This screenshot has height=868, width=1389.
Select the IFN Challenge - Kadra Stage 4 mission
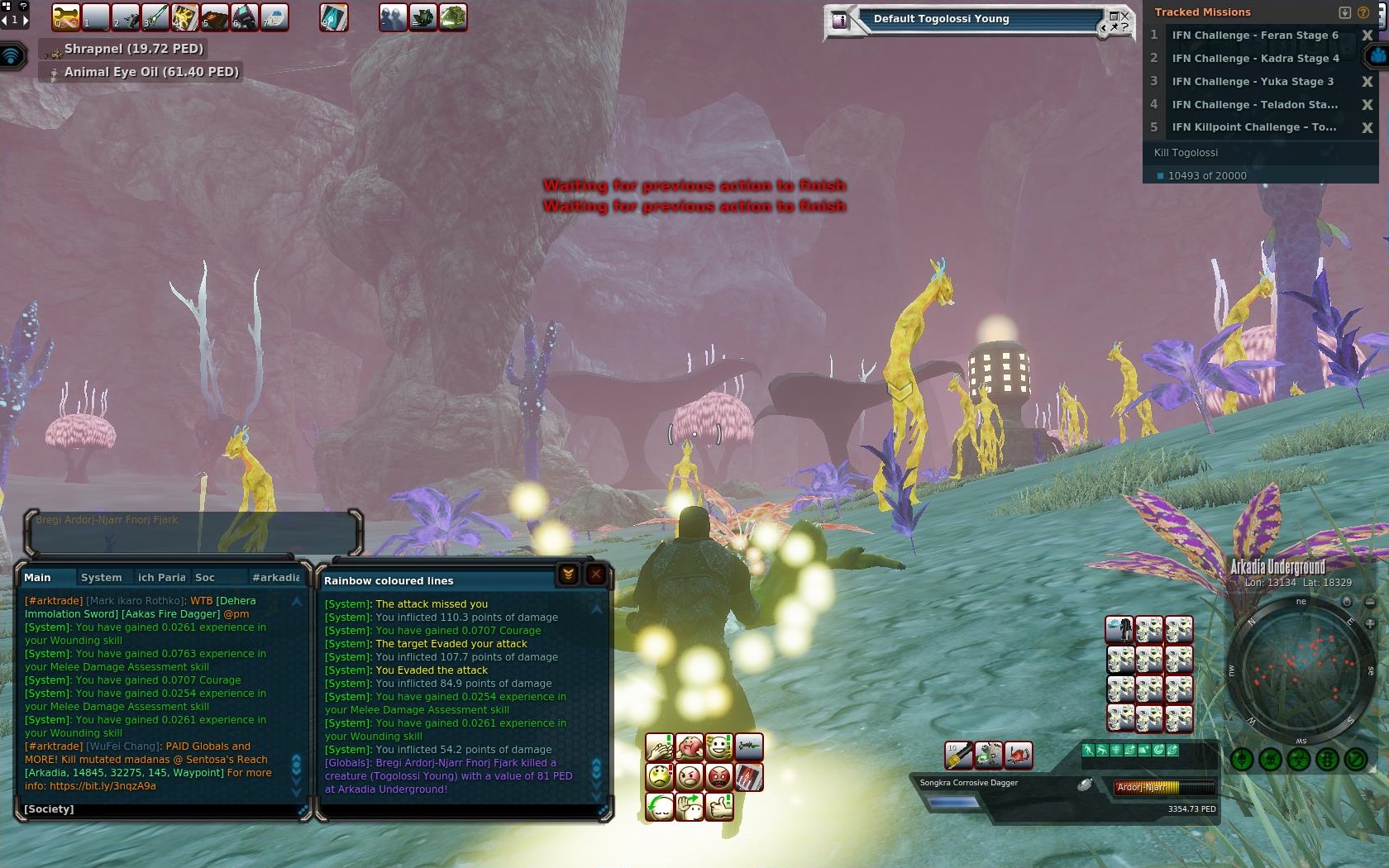click(1254, 59)
